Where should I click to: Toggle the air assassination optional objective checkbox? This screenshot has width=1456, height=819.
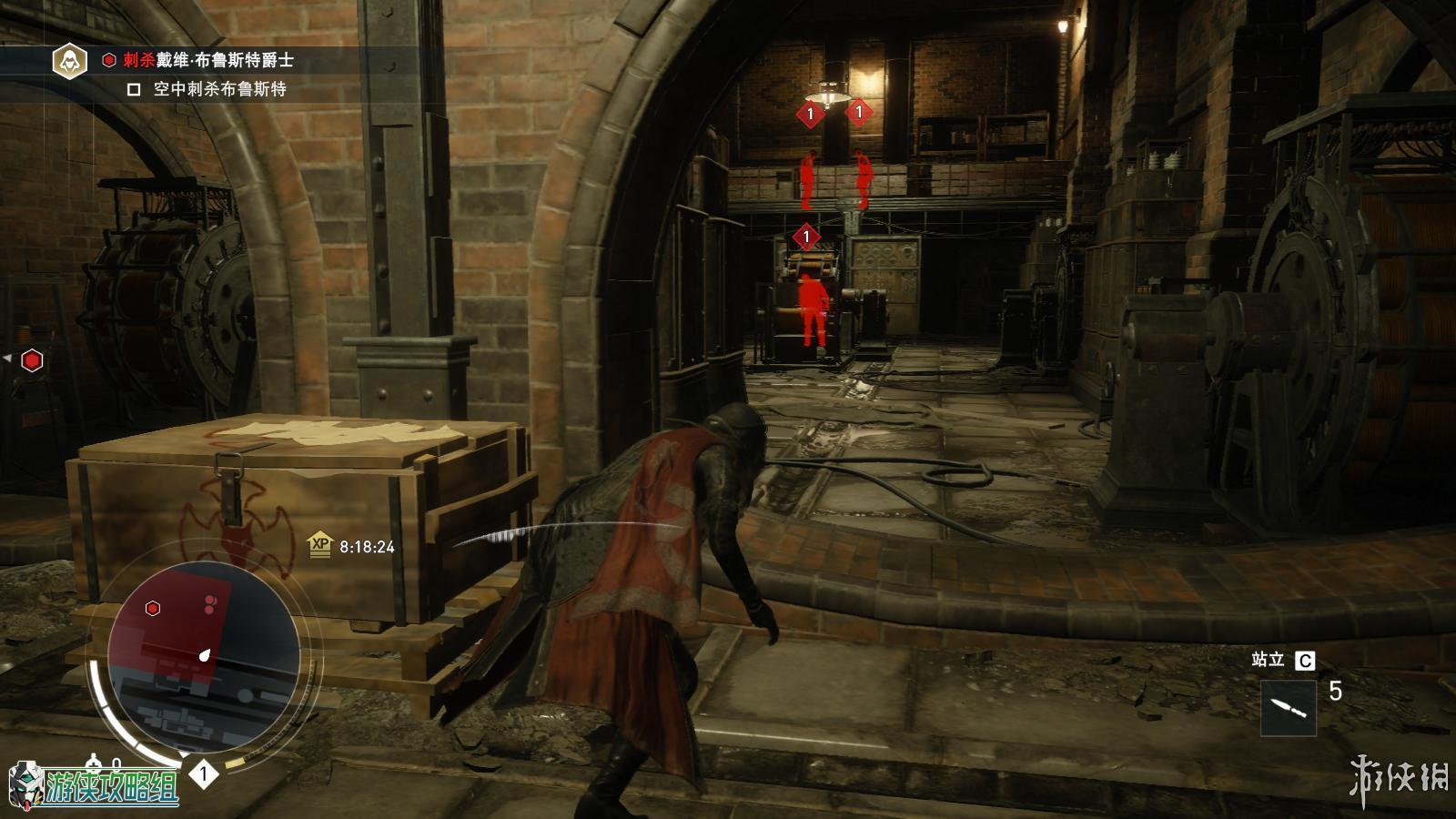tap(134, 89)
